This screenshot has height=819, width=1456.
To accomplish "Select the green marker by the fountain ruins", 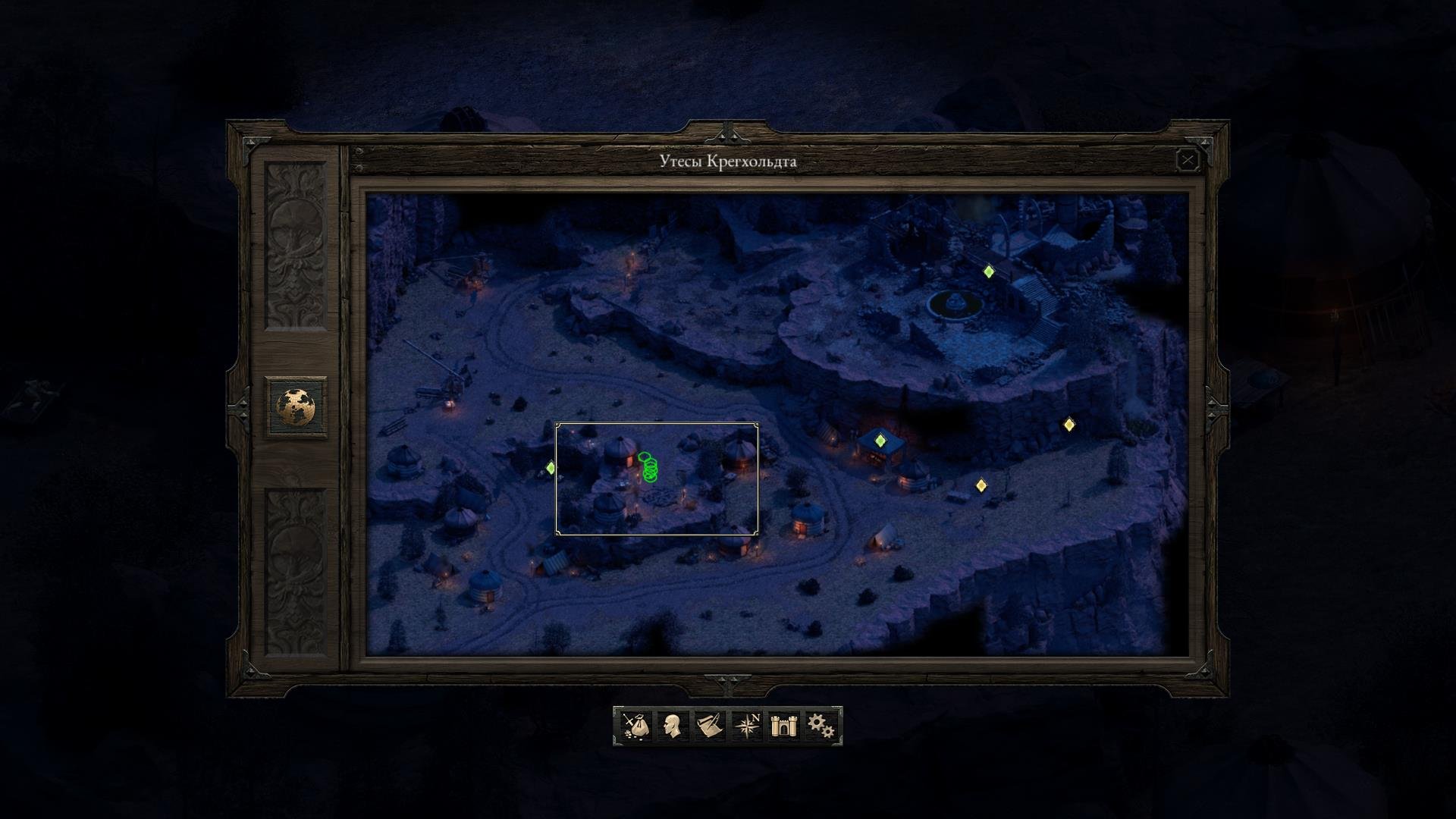I will [x=988, y=271].
